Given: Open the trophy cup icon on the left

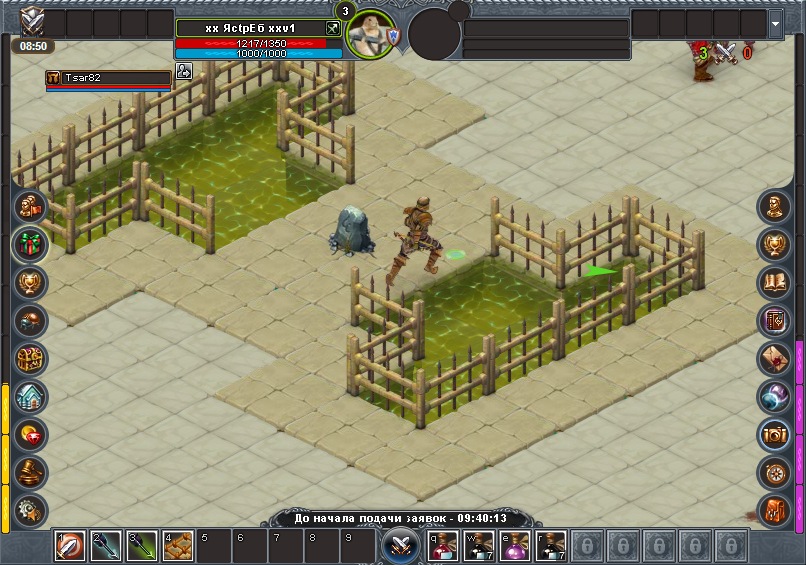Looking at the screenshot, I should [x=30, y=281].
